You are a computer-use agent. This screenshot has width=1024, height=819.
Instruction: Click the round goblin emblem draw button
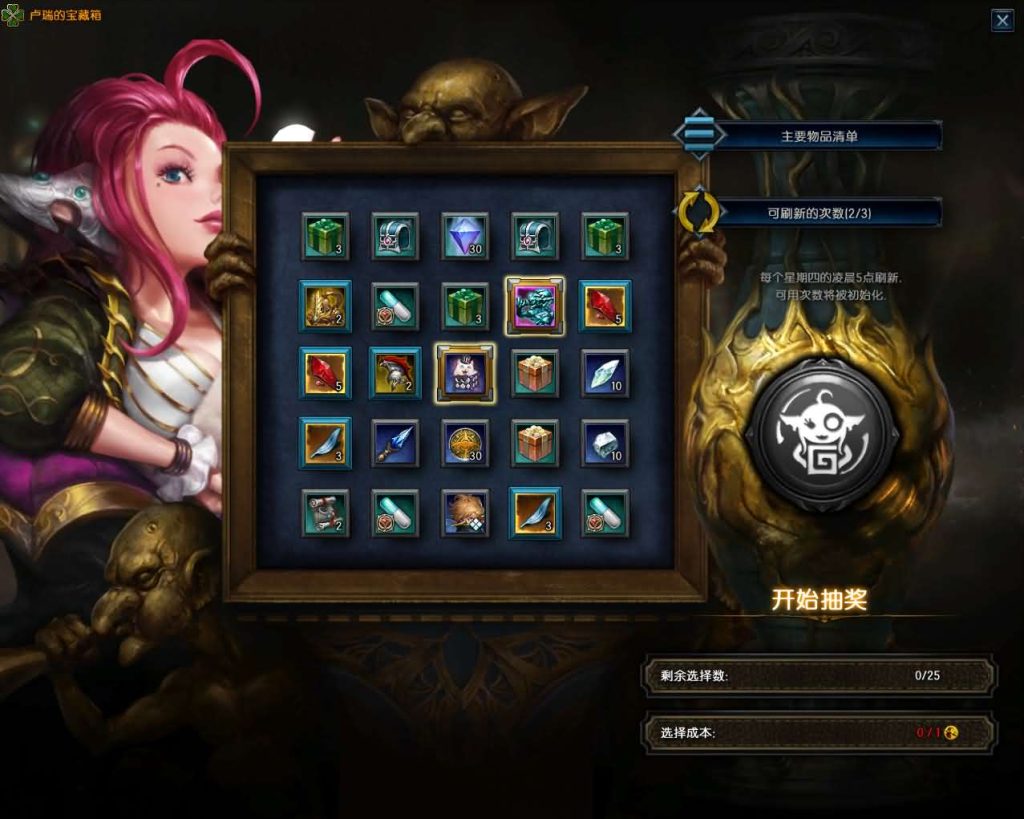coord(821,434)
